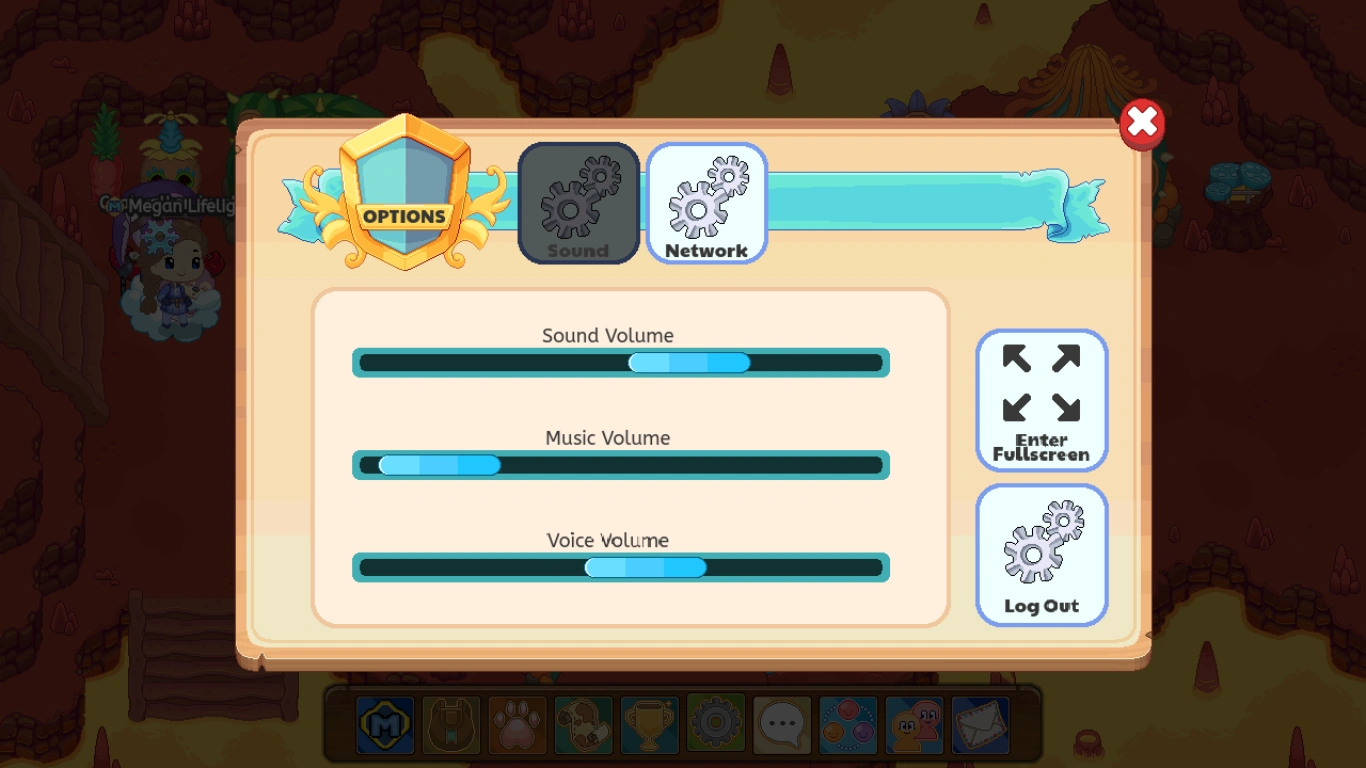Click the Enter Fullscreen button
This screenshot has height=768, width=1366.
[1042, 400]
